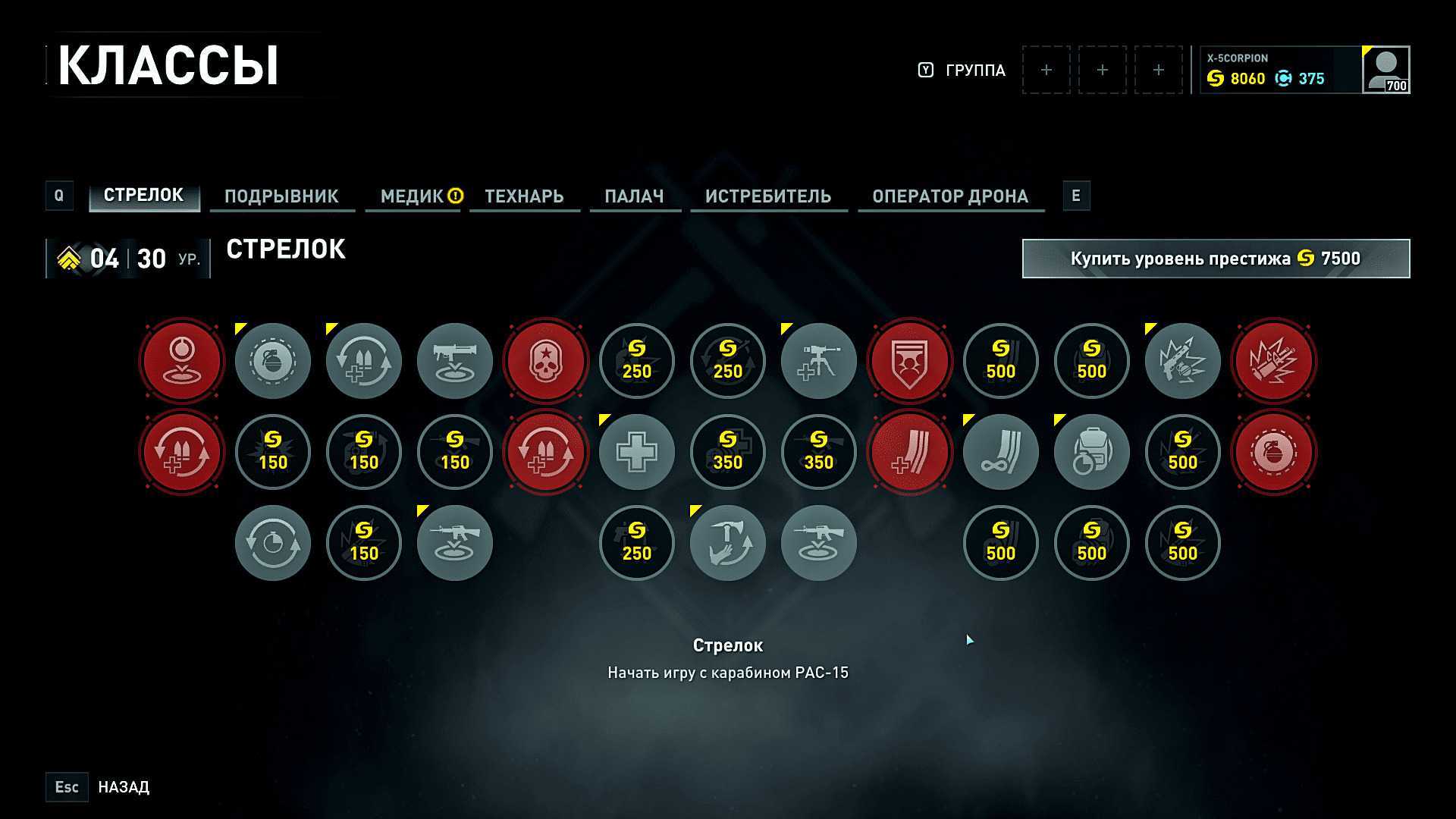Switch to the Подрывник class tab
Image resolution: width=1456 pixels, height=819 pixels.
(x=281, y=196)
